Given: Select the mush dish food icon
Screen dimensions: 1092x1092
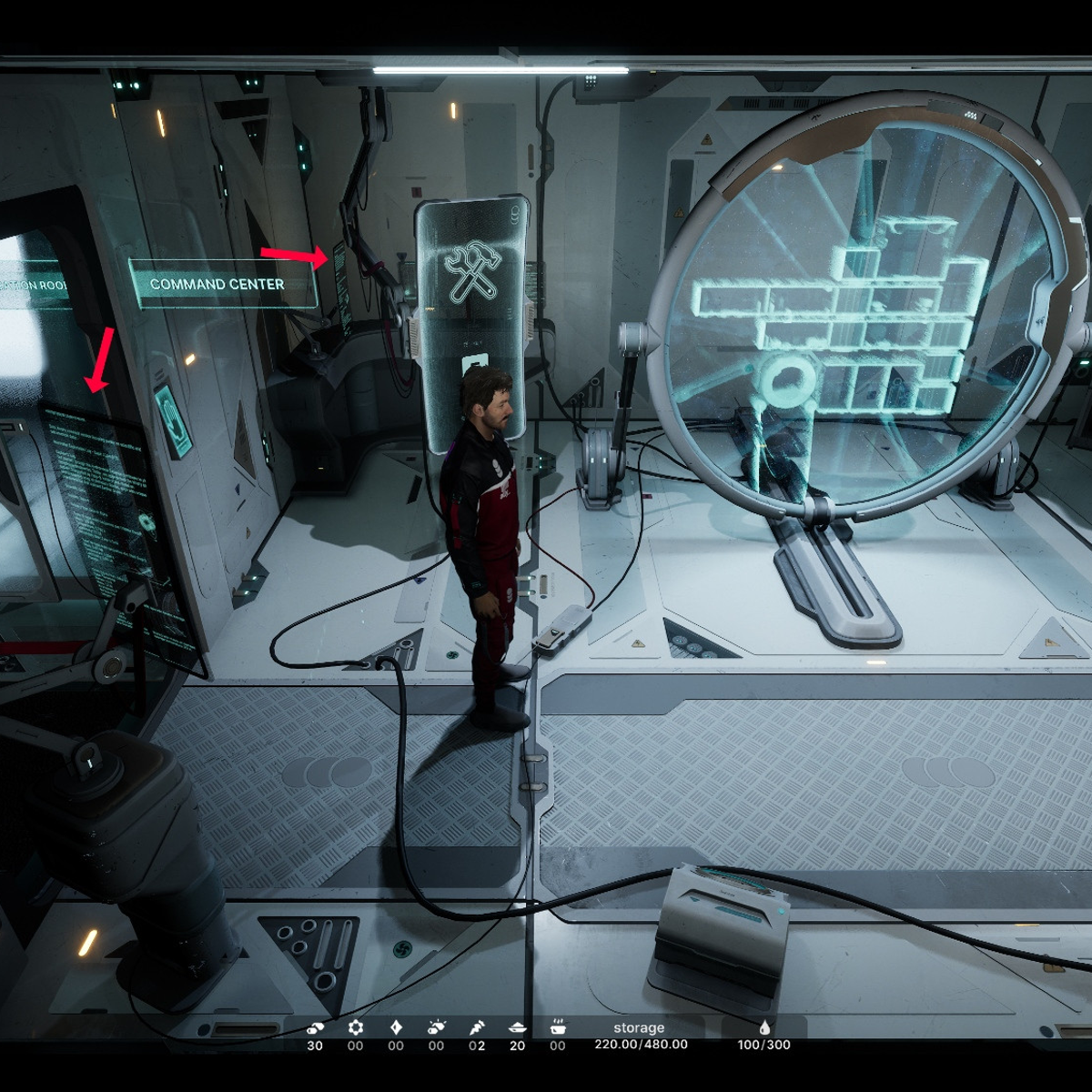Looking at the screenshot, I should click(517, 1027).
